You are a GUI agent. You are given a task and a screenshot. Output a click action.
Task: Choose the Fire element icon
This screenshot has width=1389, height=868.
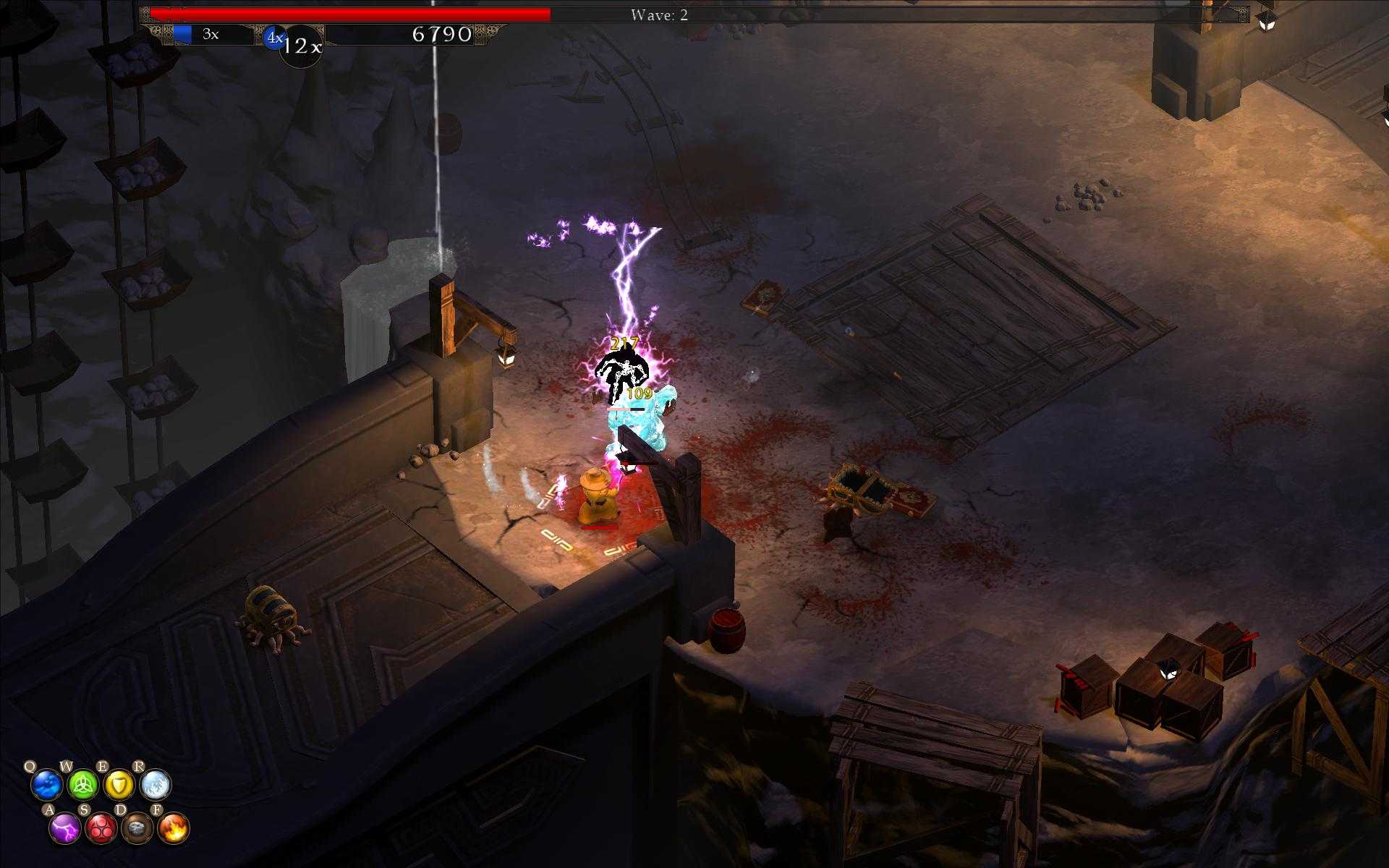pyautogui.click(x=173, y=827)
